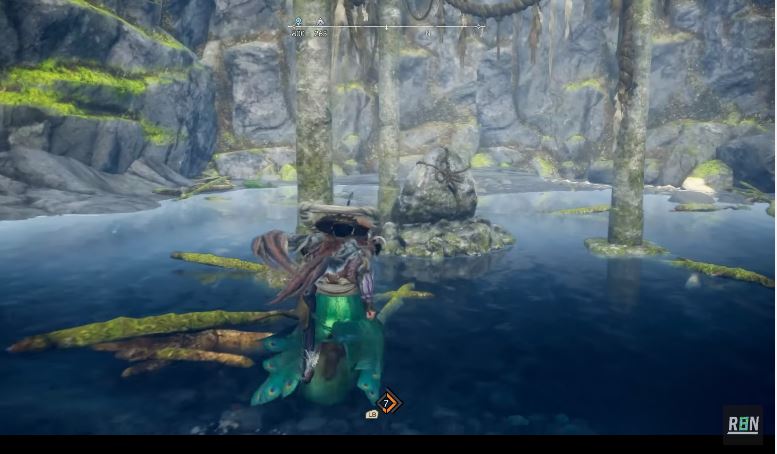Click the RBN channel logo watermark
Screen dimensions: 777x454
[x=743, y=424]
